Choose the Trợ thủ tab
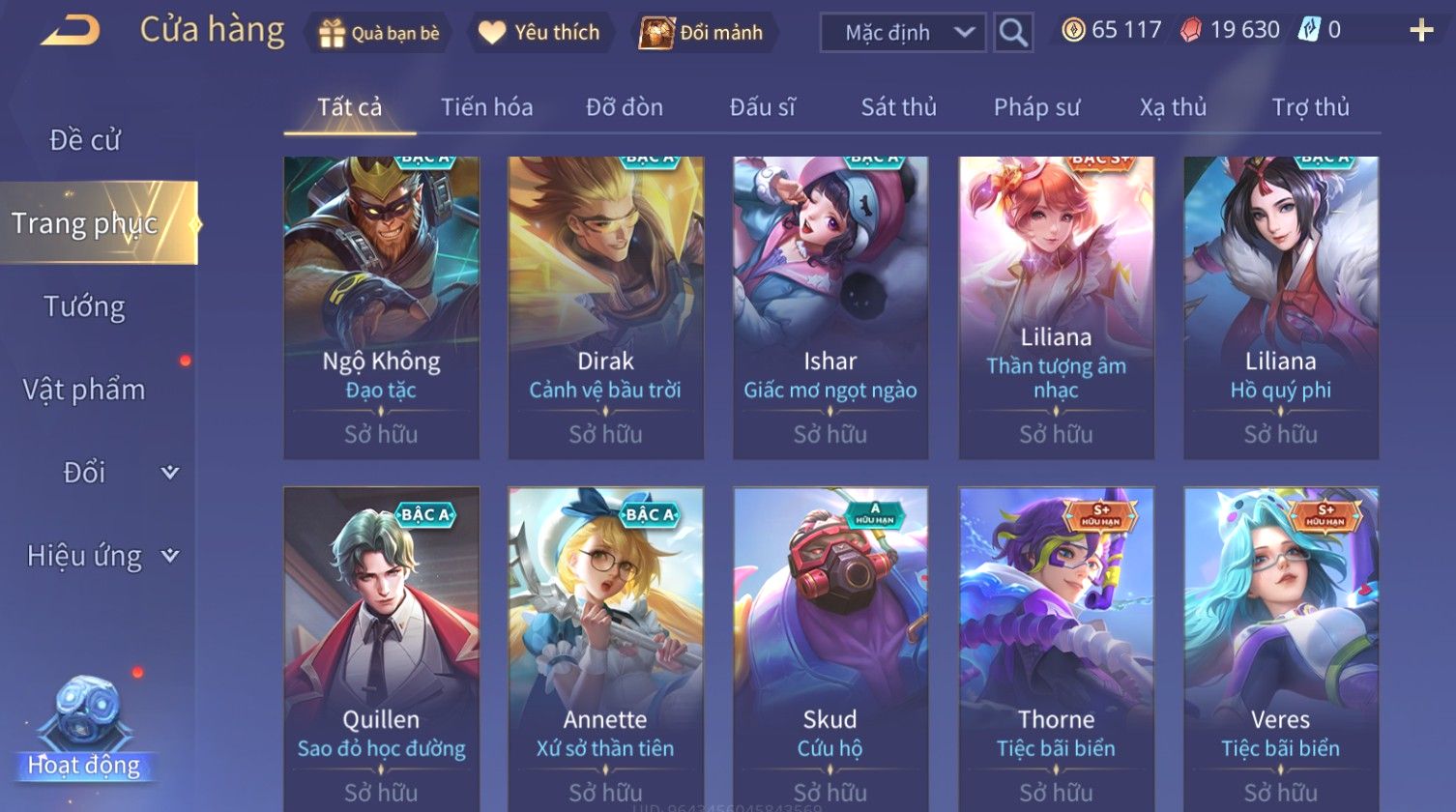This screenshot has width=1456, height=812. pyautogui.click(x=1310, y=107)
